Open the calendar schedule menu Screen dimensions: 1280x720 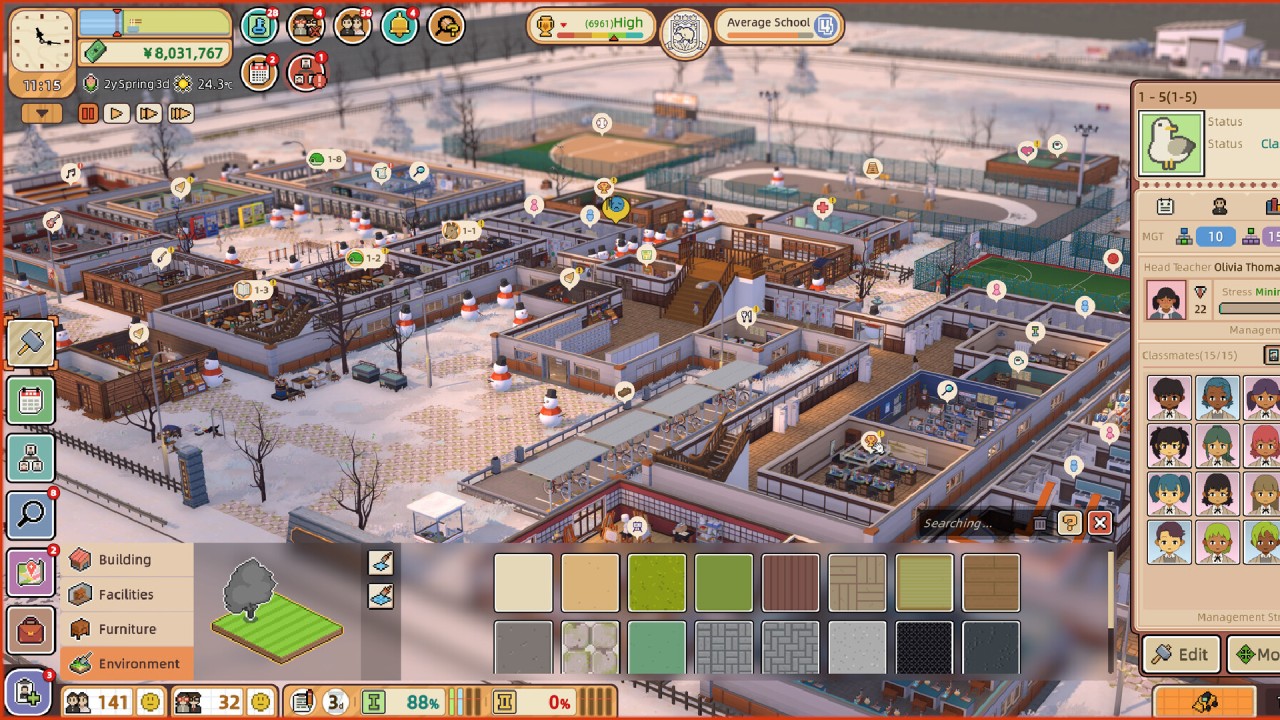31,401
